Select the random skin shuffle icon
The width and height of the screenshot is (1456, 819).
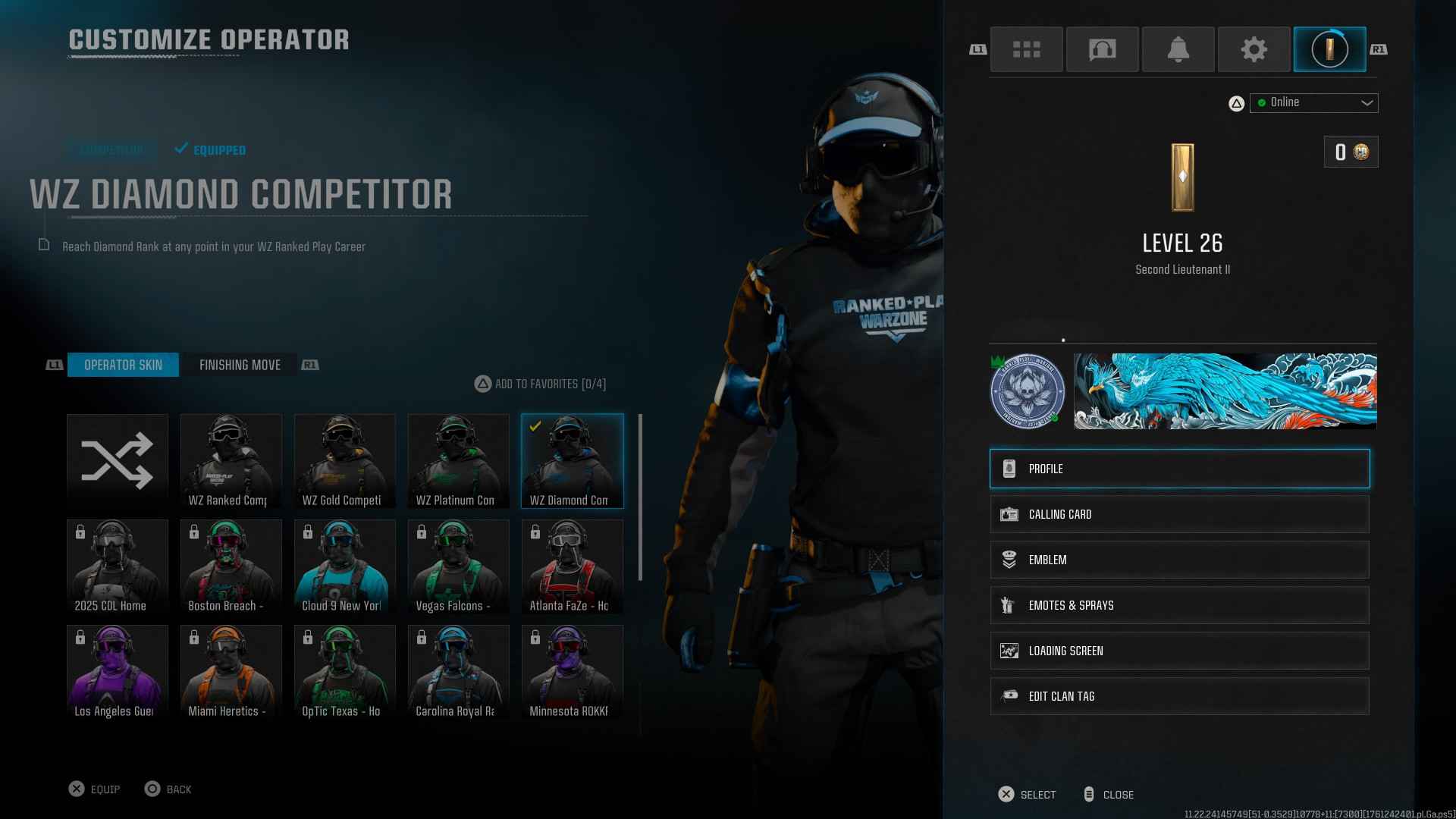118,460
